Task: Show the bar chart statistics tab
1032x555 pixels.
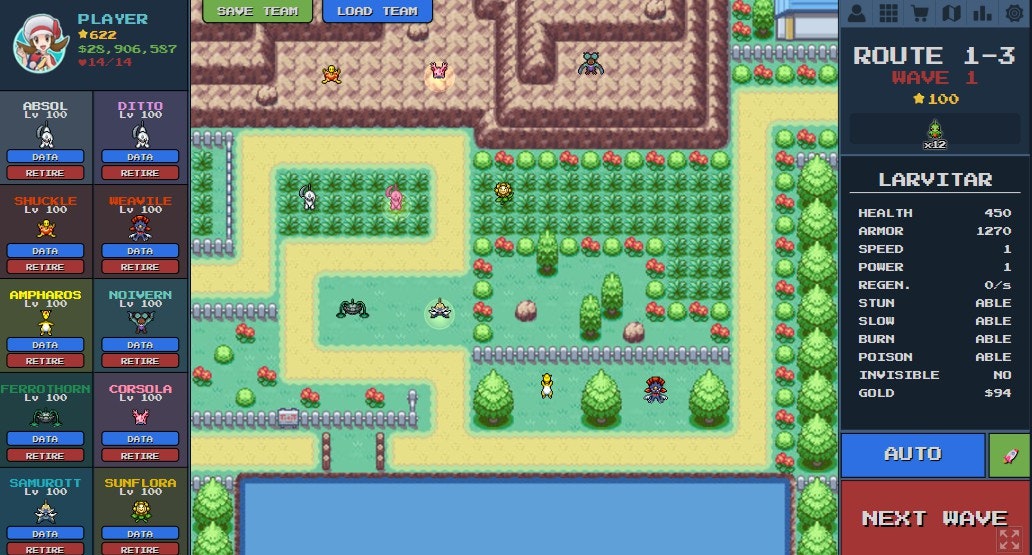Action: [x=982, y=13]
